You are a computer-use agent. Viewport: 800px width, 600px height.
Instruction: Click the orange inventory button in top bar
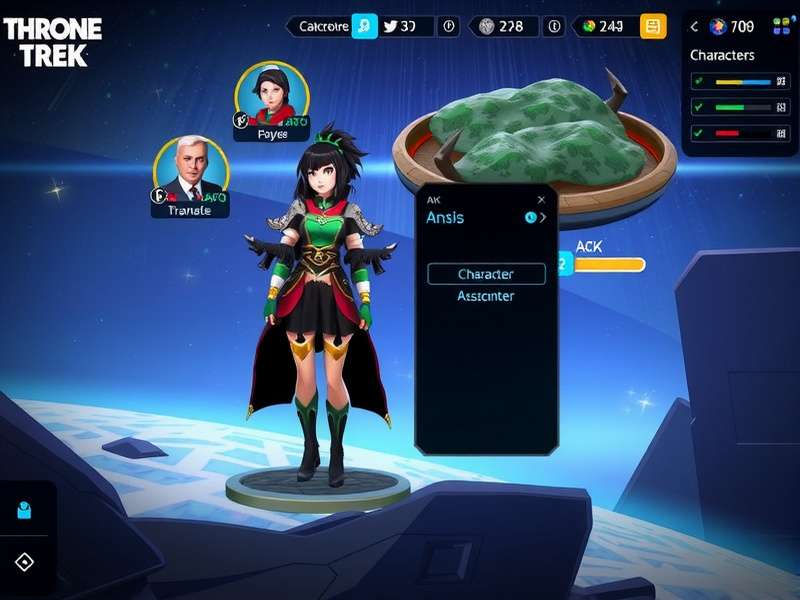point(653,27)
